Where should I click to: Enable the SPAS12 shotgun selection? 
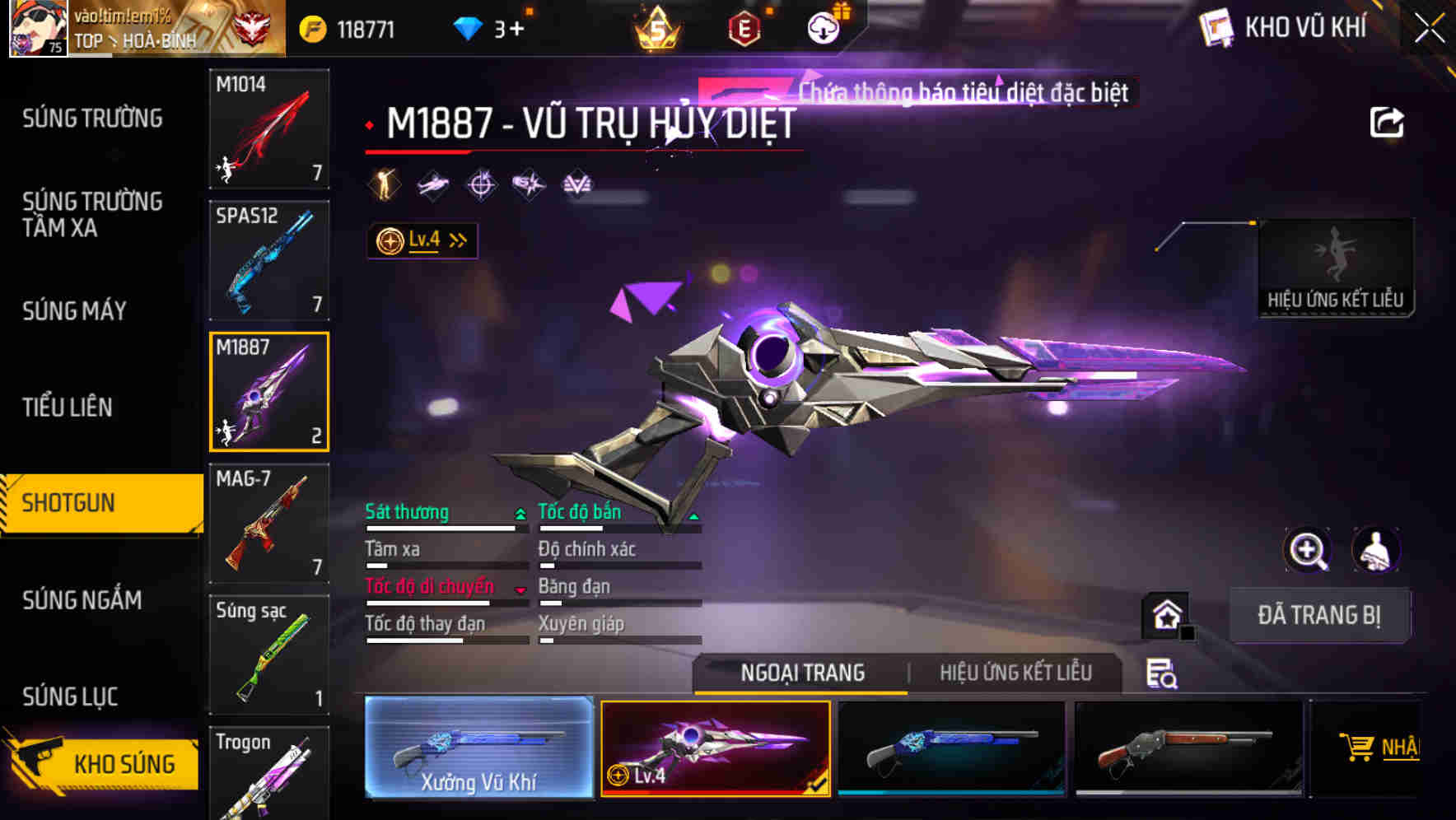tap(269, 259)
